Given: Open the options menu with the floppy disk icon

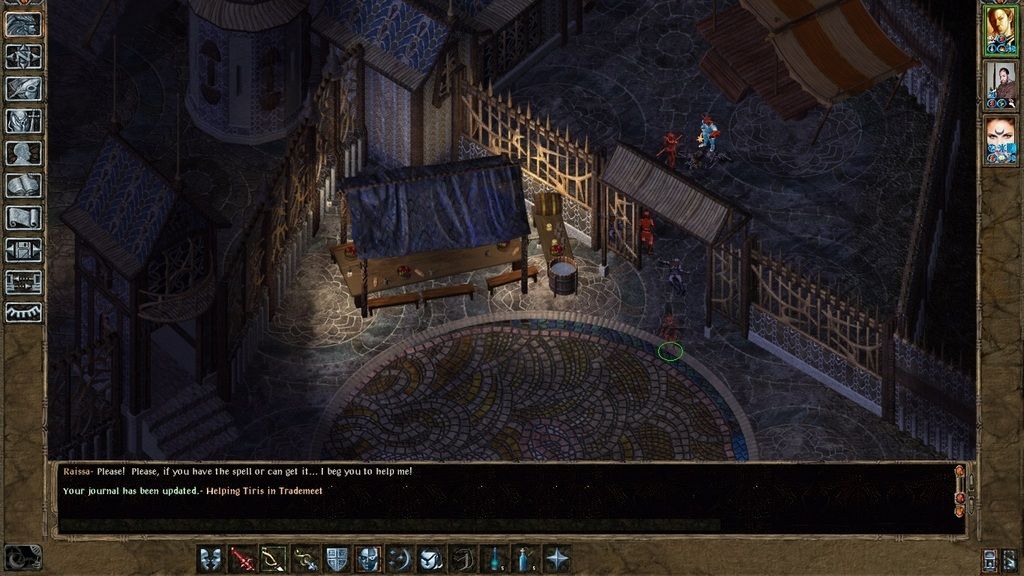Looking at the screenshot, I should pyautogui.click(x=23, y=249).
